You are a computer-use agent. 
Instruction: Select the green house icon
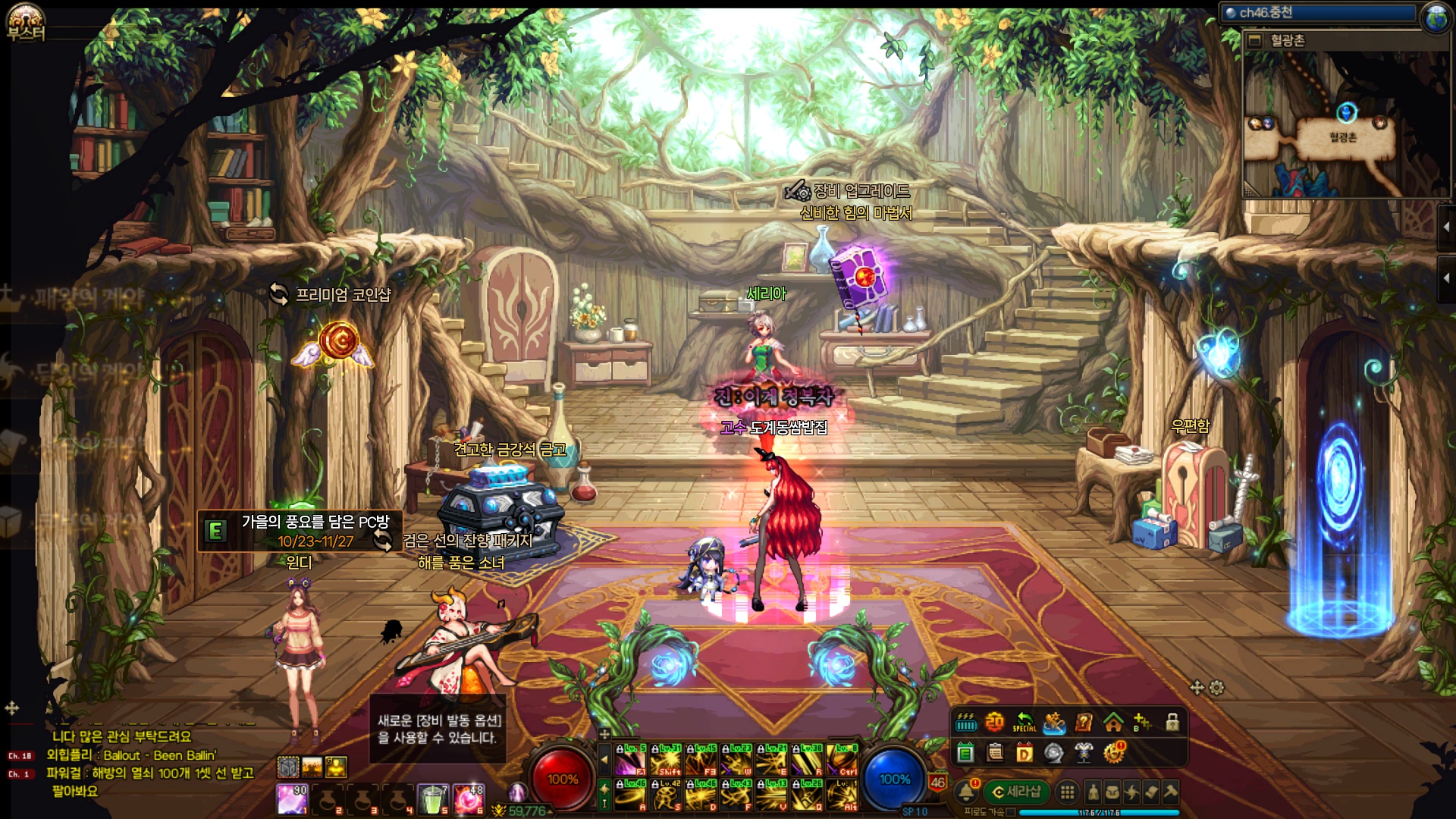point(1113,723)
